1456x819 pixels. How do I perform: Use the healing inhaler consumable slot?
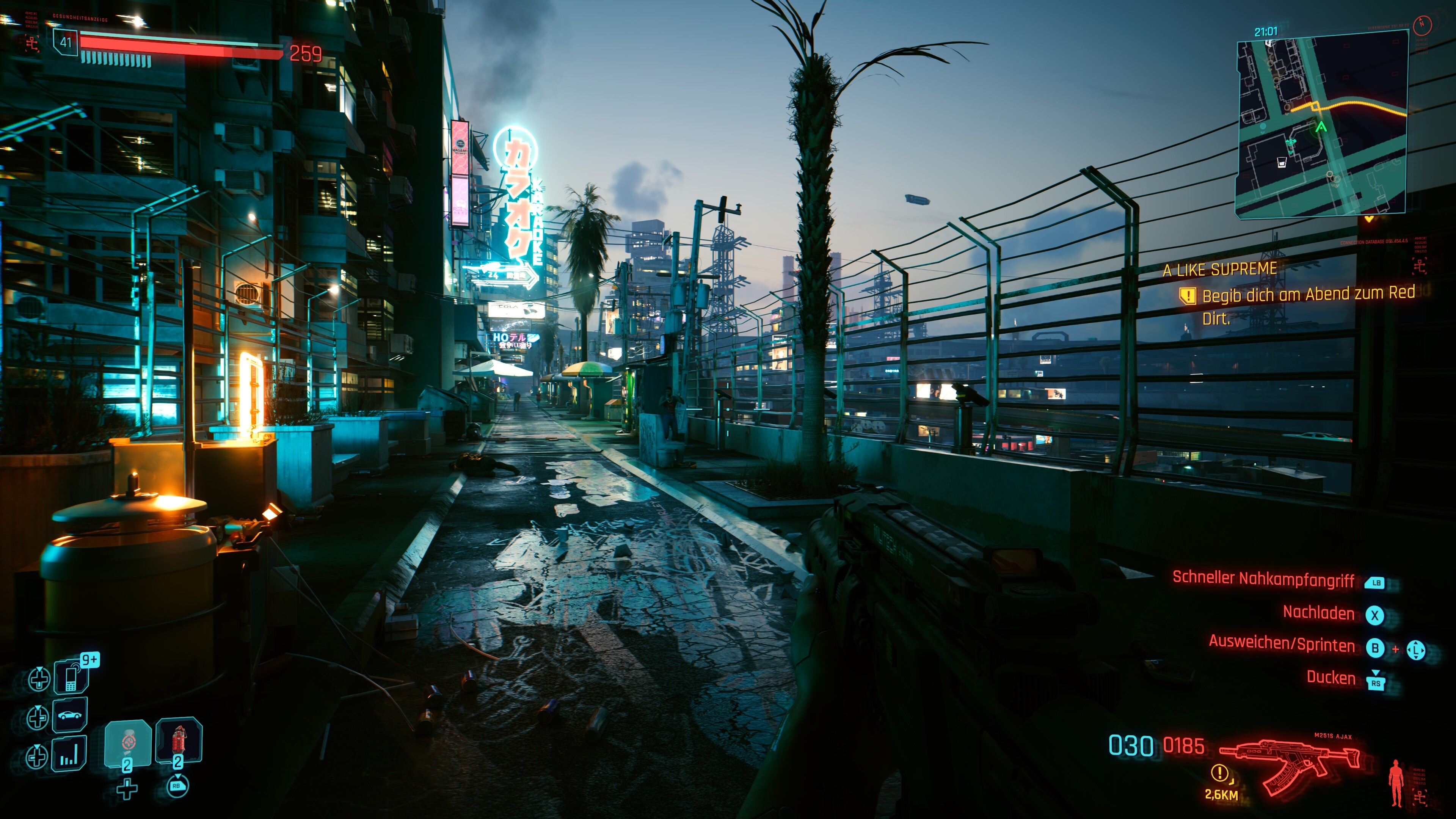tap(128, 743)
